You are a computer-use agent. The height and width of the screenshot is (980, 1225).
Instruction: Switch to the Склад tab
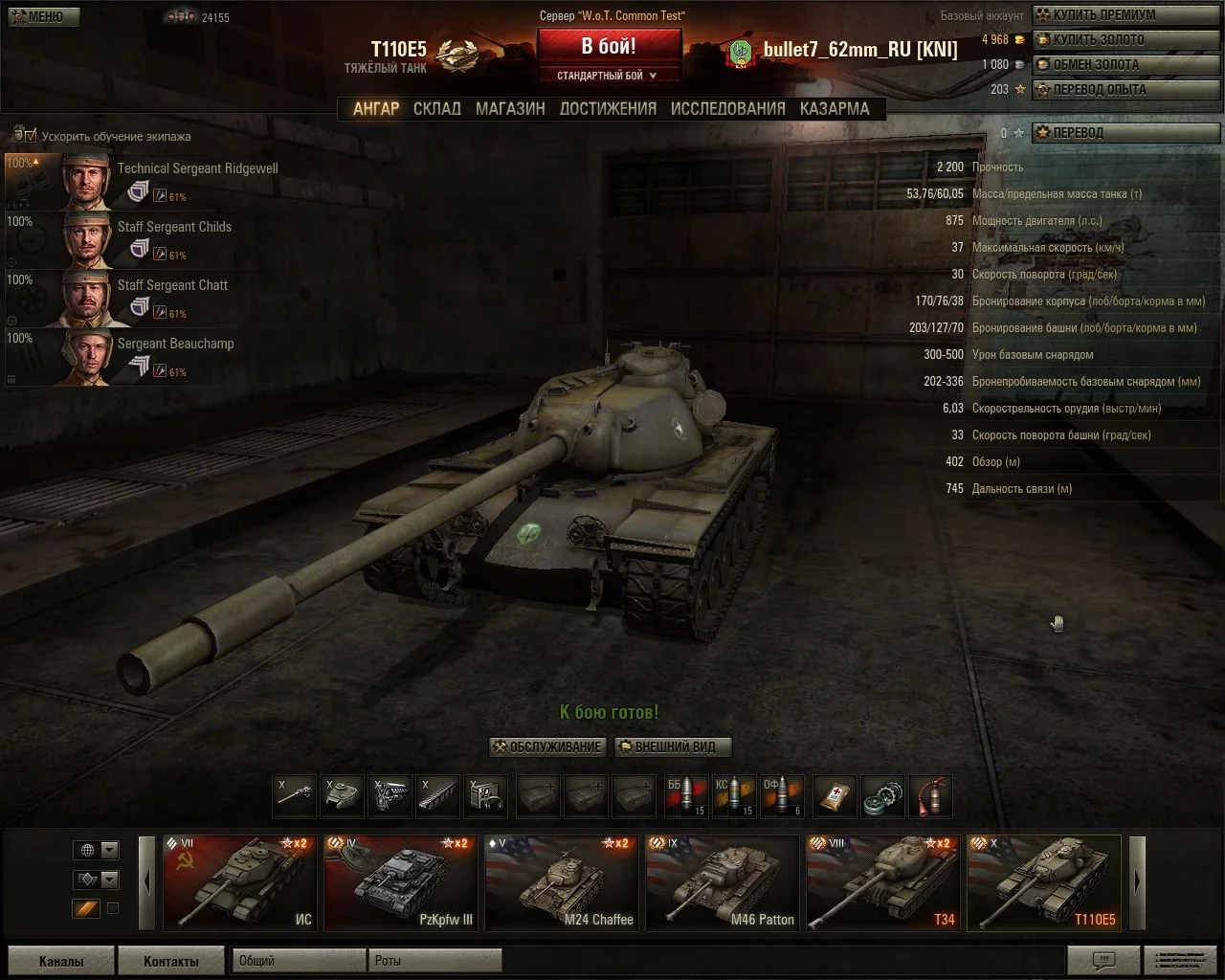(x=436, y=109)
